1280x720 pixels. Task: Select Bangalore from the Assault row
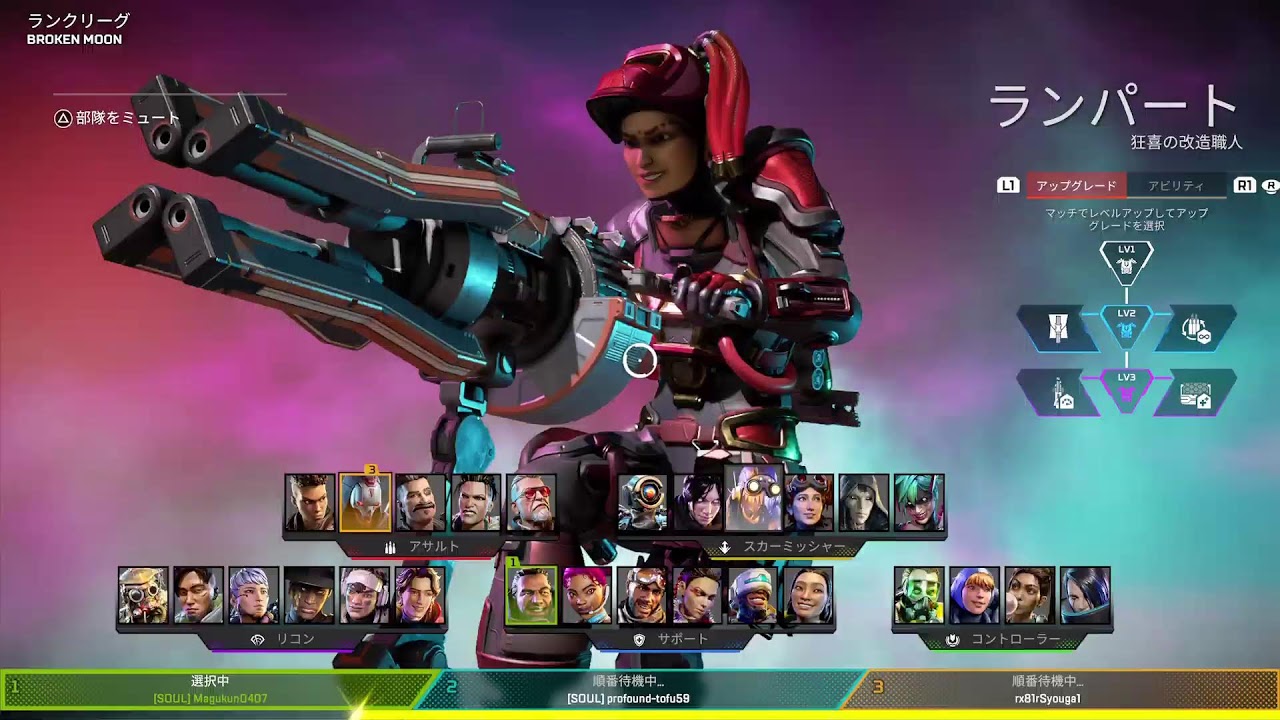point(309,502)
